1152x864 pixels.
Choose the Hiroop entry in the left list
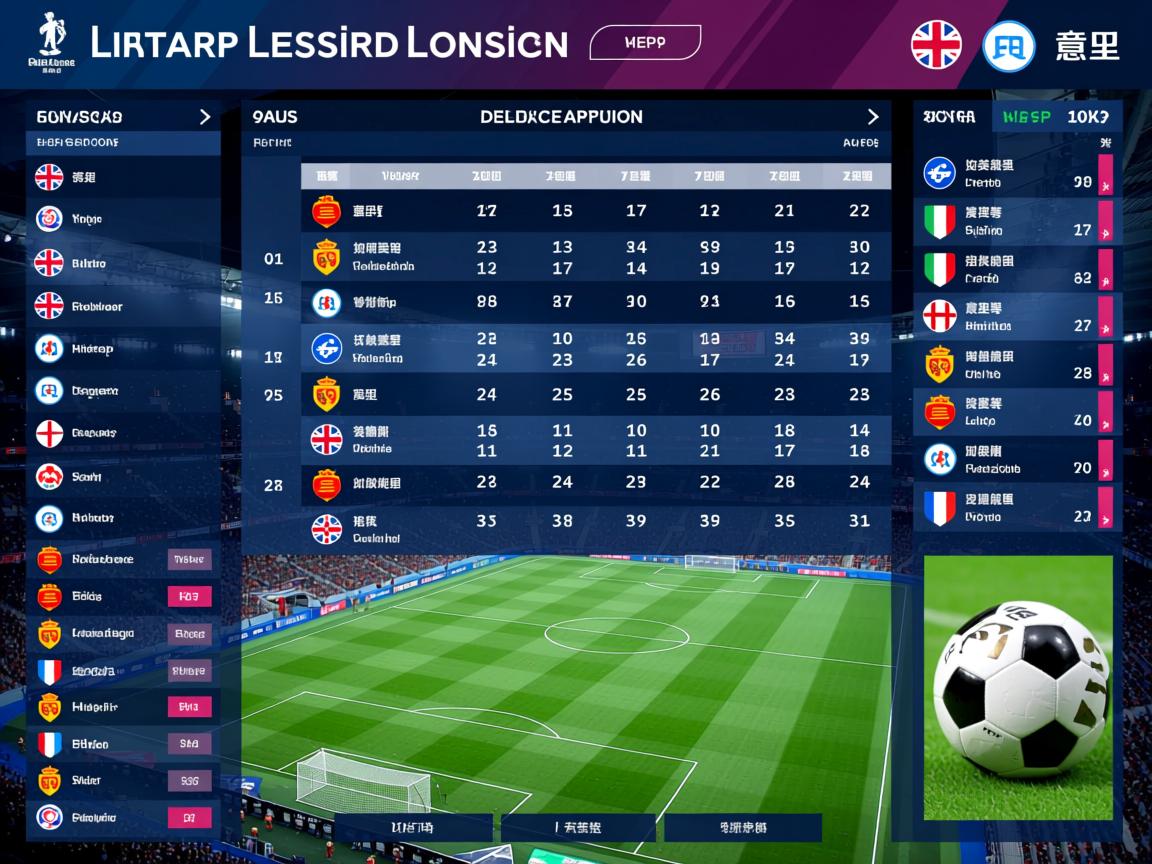click(x=122, y=349)
